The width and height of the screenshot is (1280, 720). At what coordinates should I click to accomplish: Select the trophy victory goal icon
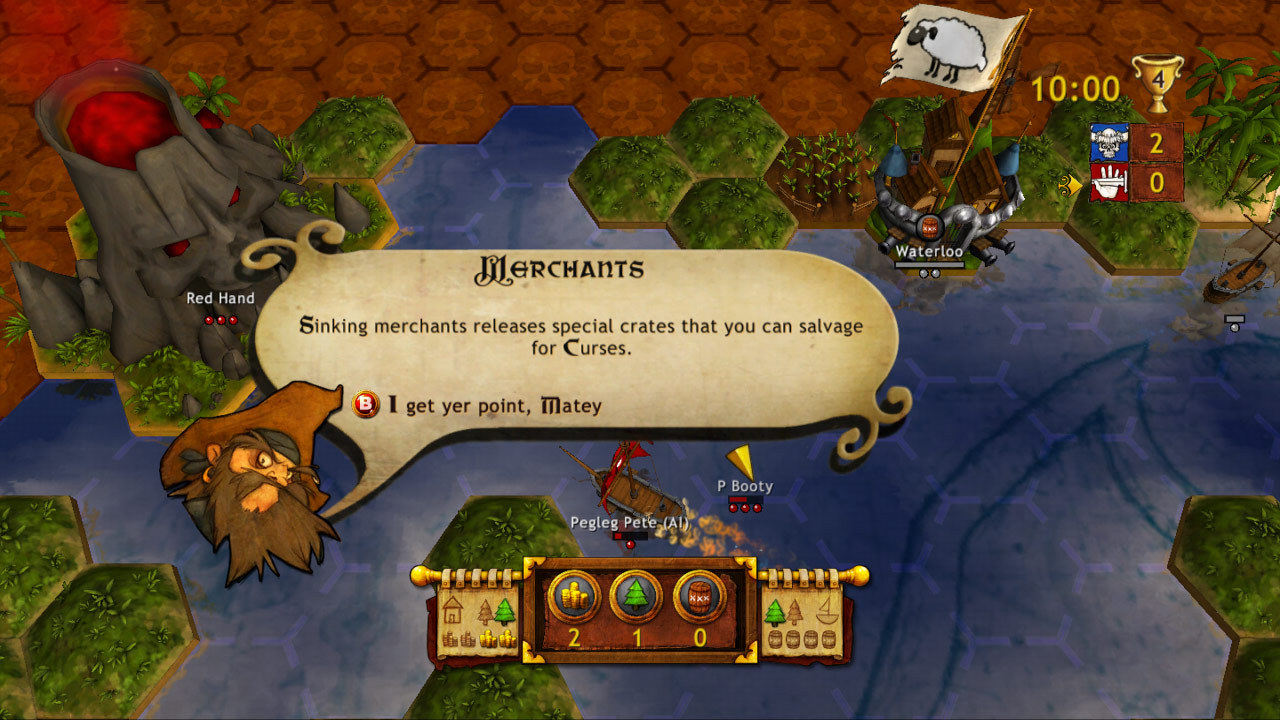tap(1160, 77)
